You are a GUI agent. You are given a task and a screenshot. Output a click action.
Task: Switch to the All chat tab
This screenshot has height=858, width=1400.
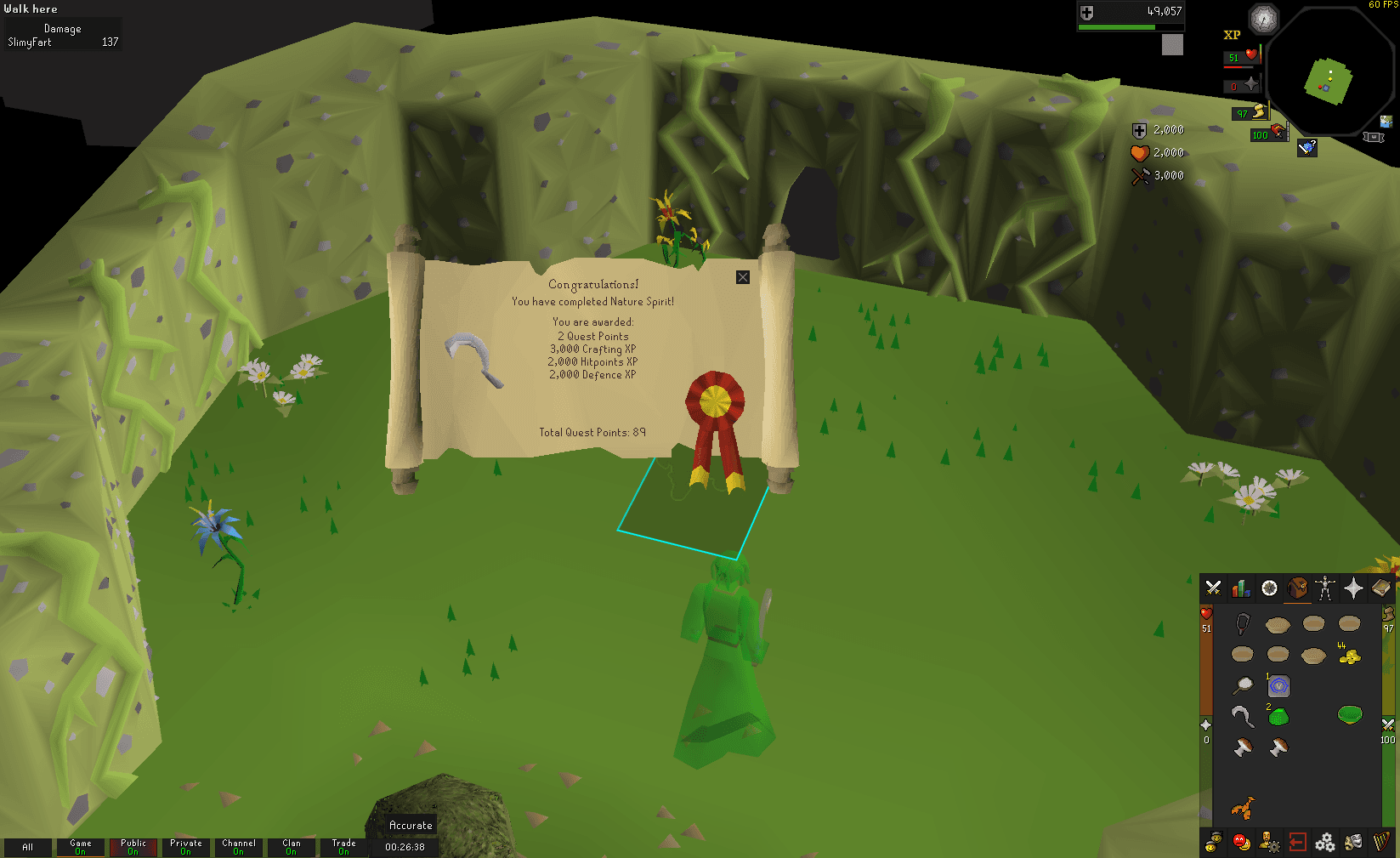click(28, 847)
